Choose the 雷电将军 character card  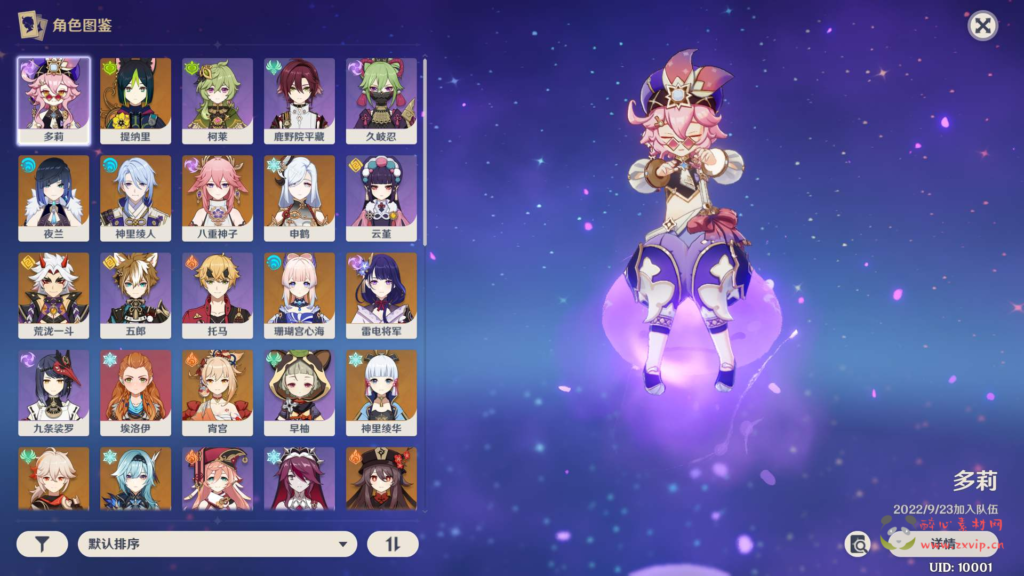(381, 295)
